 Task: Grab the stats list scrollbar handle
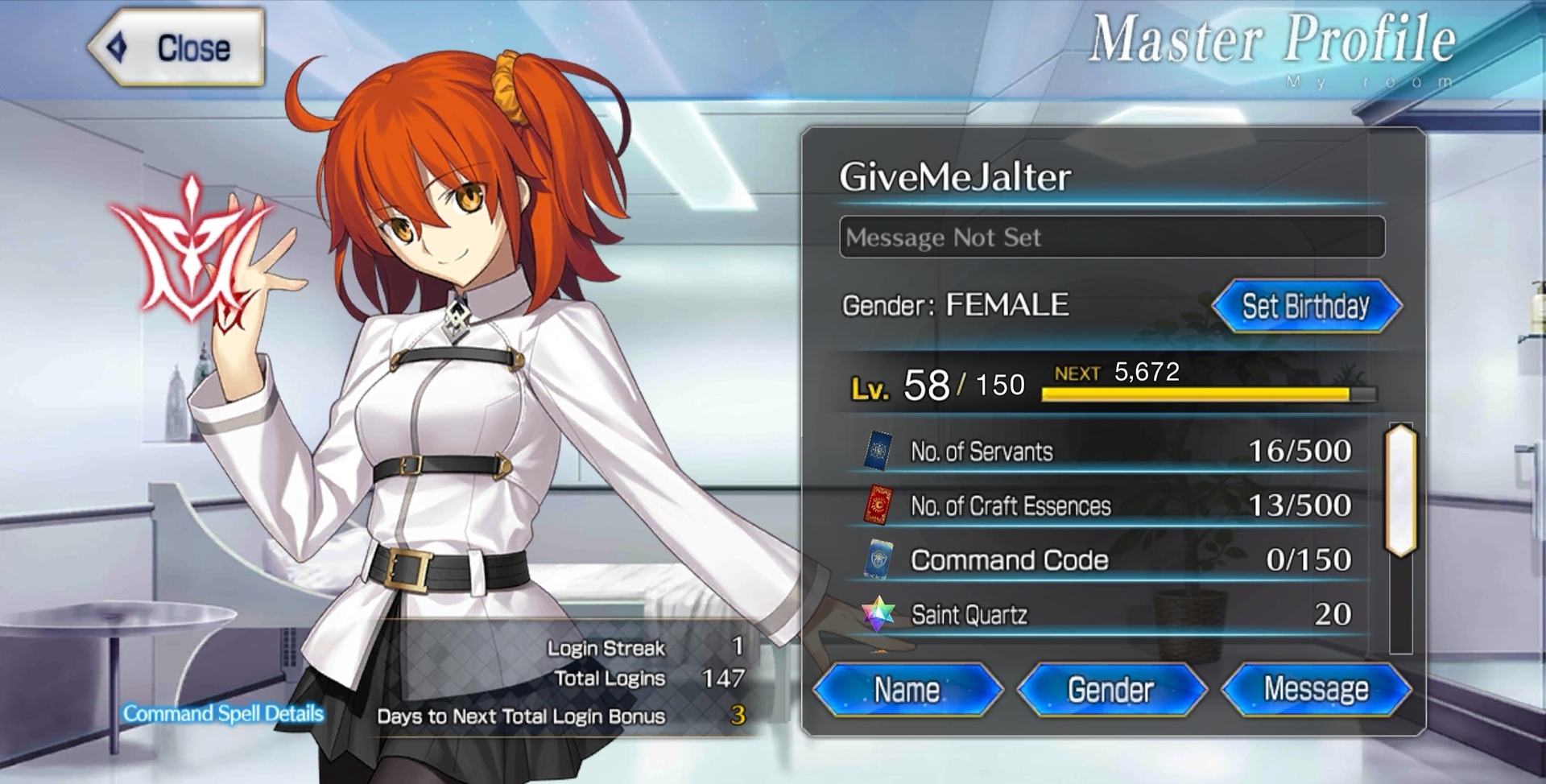(1401, 490)
